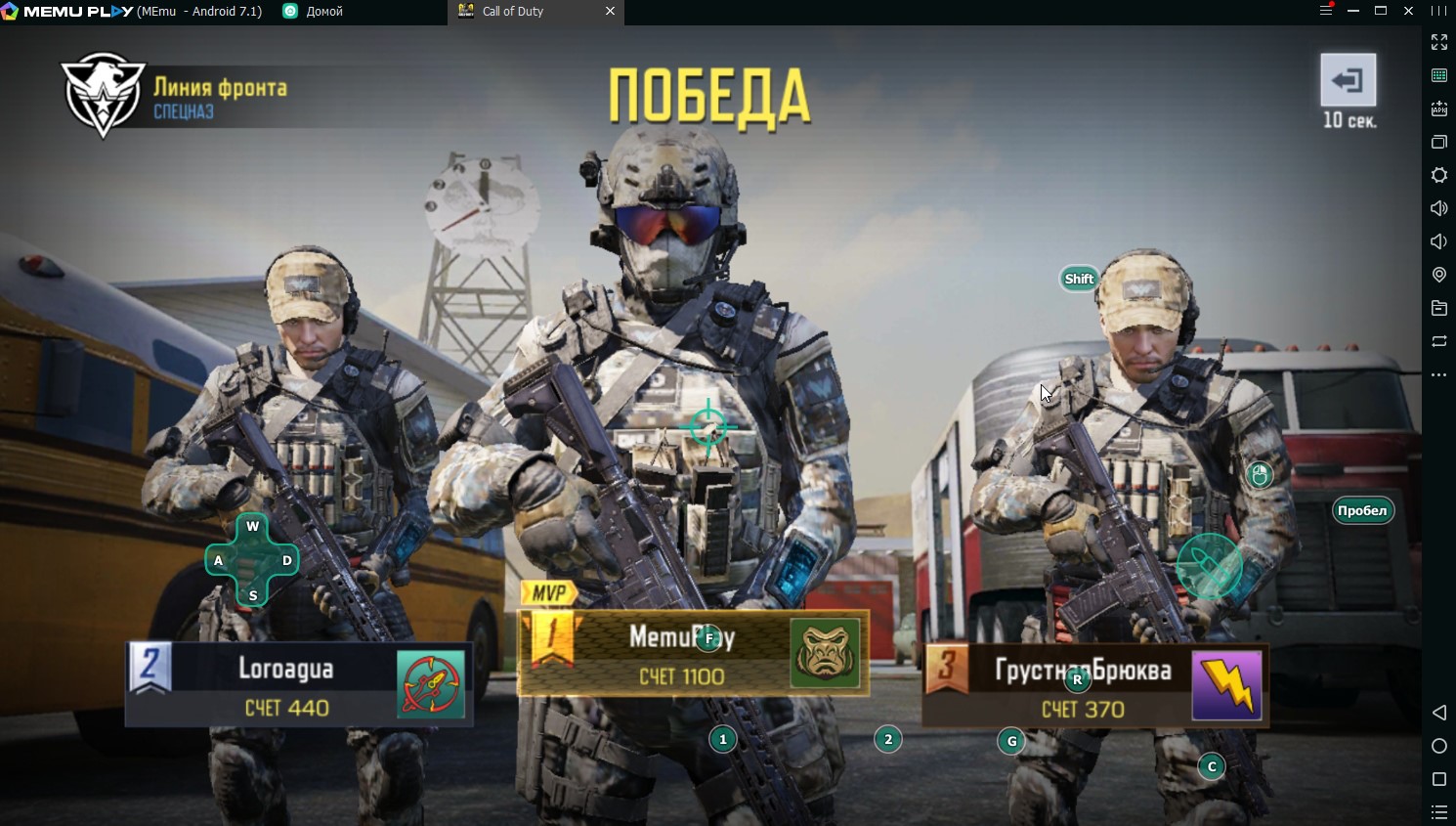
Task: Click the screen rotate icon in sidebar
Action: 1438,341
